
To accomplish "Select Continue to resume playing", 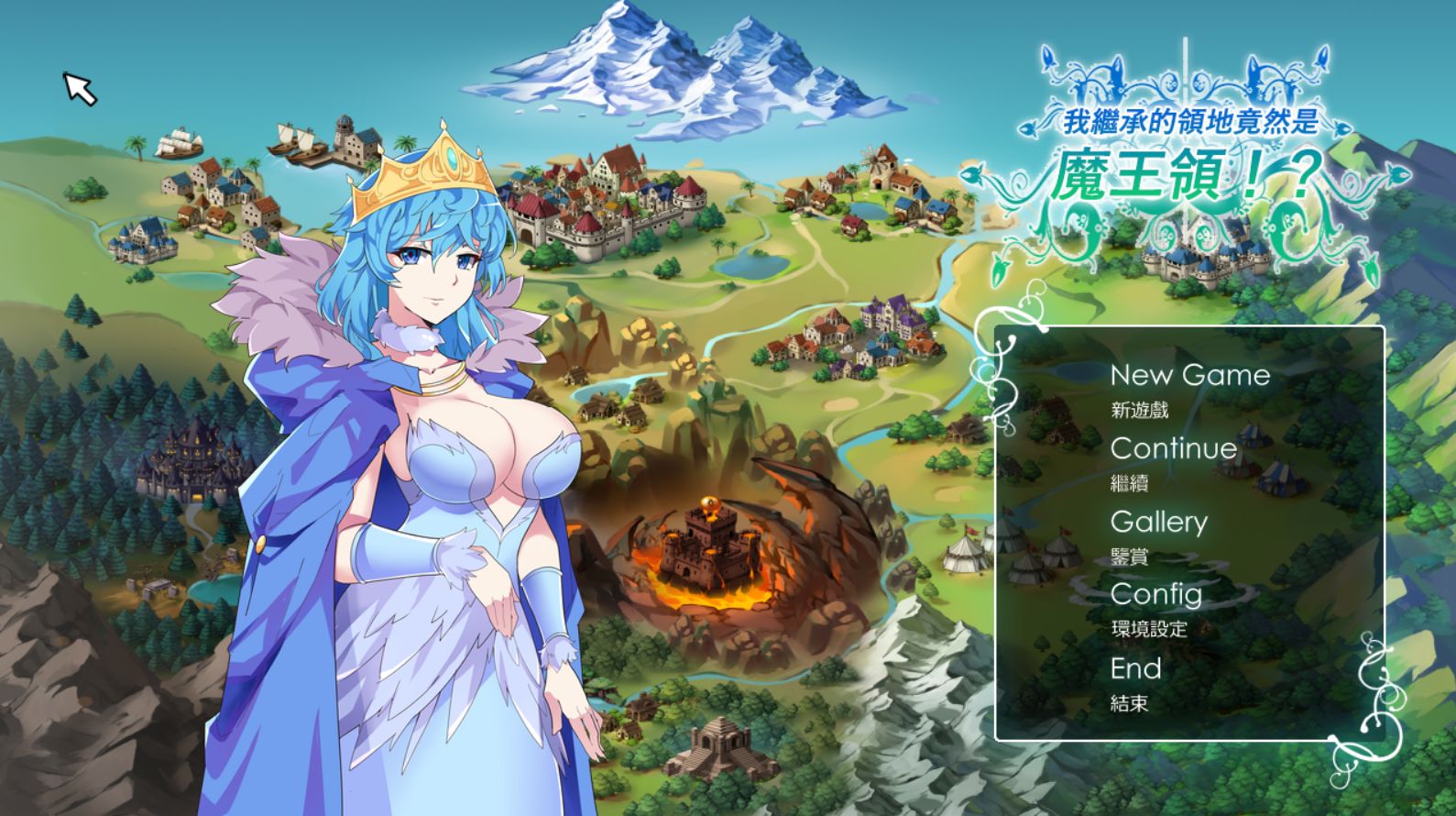I will pyautogui.click(x=1174, y=448).
